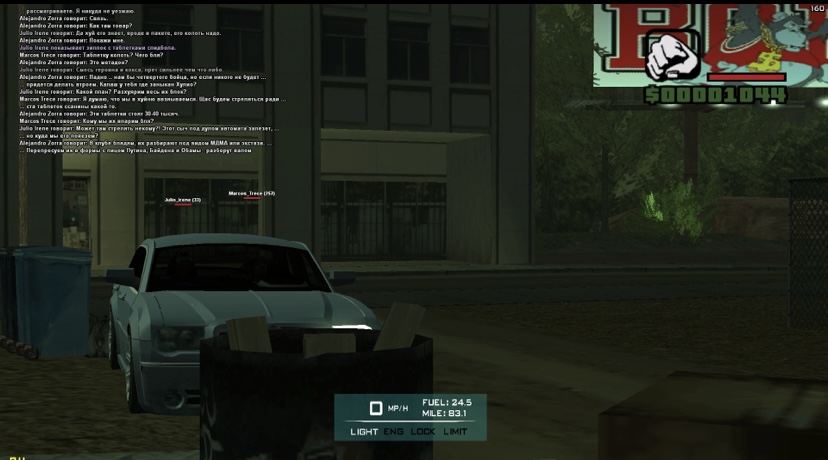Toggle the LOCK vehicle indicator
This screenshot has width=828, height=460.
[x=423, y=432]
